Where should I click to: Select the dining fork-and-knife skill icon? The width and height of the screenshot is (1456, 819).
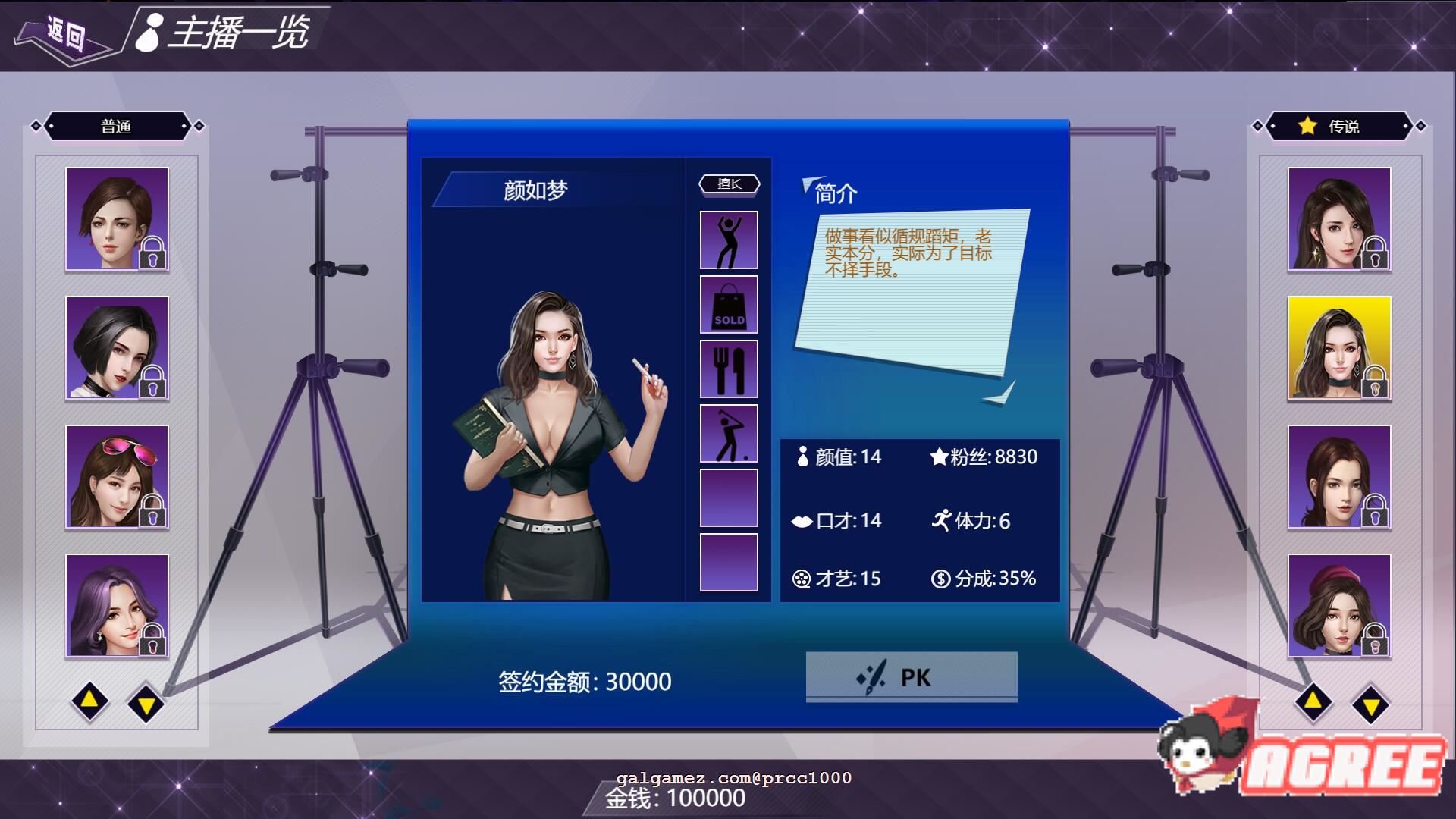727,369
